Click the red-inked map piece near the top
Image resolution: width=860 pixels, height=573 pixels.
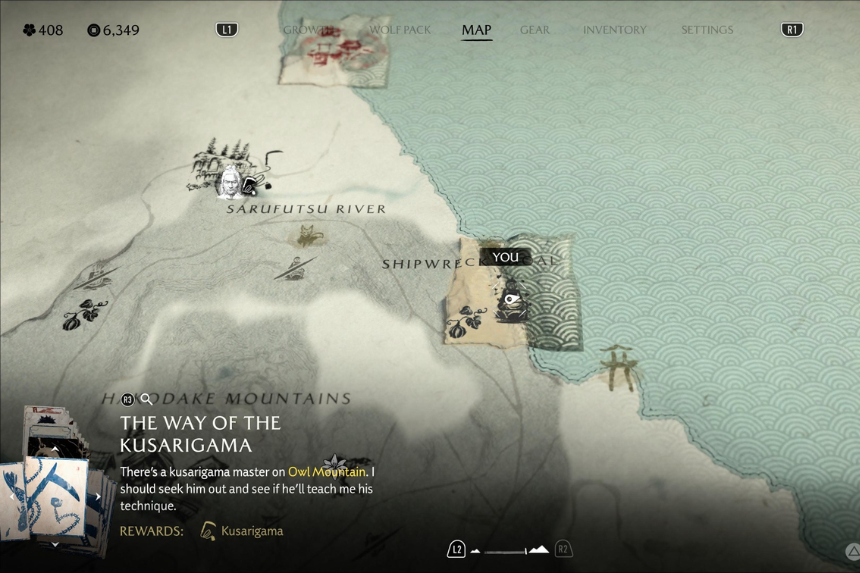click(333, 48)
